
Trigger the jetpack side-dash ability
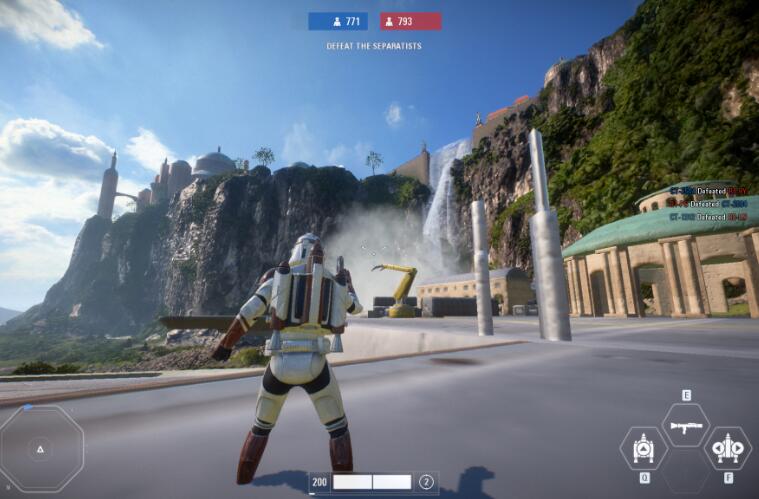(x=726, y=448)
